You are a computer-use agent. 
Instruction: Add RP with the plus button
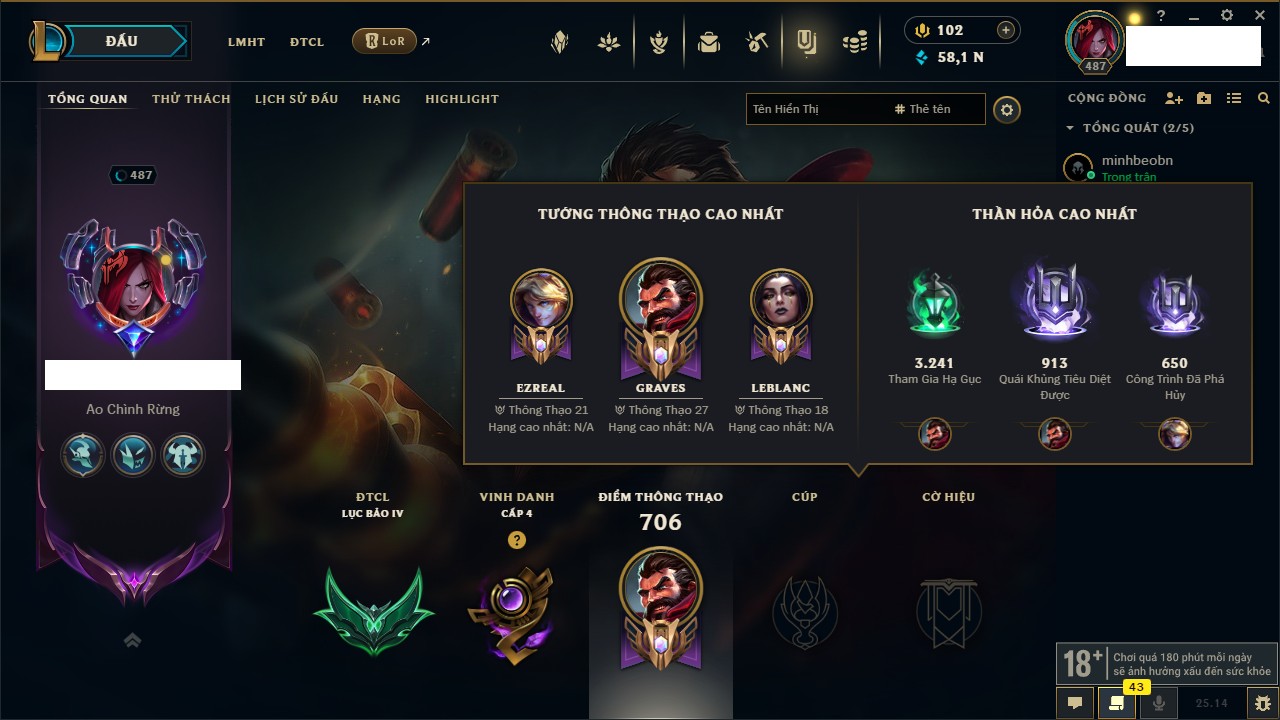tap(1005, 31)
